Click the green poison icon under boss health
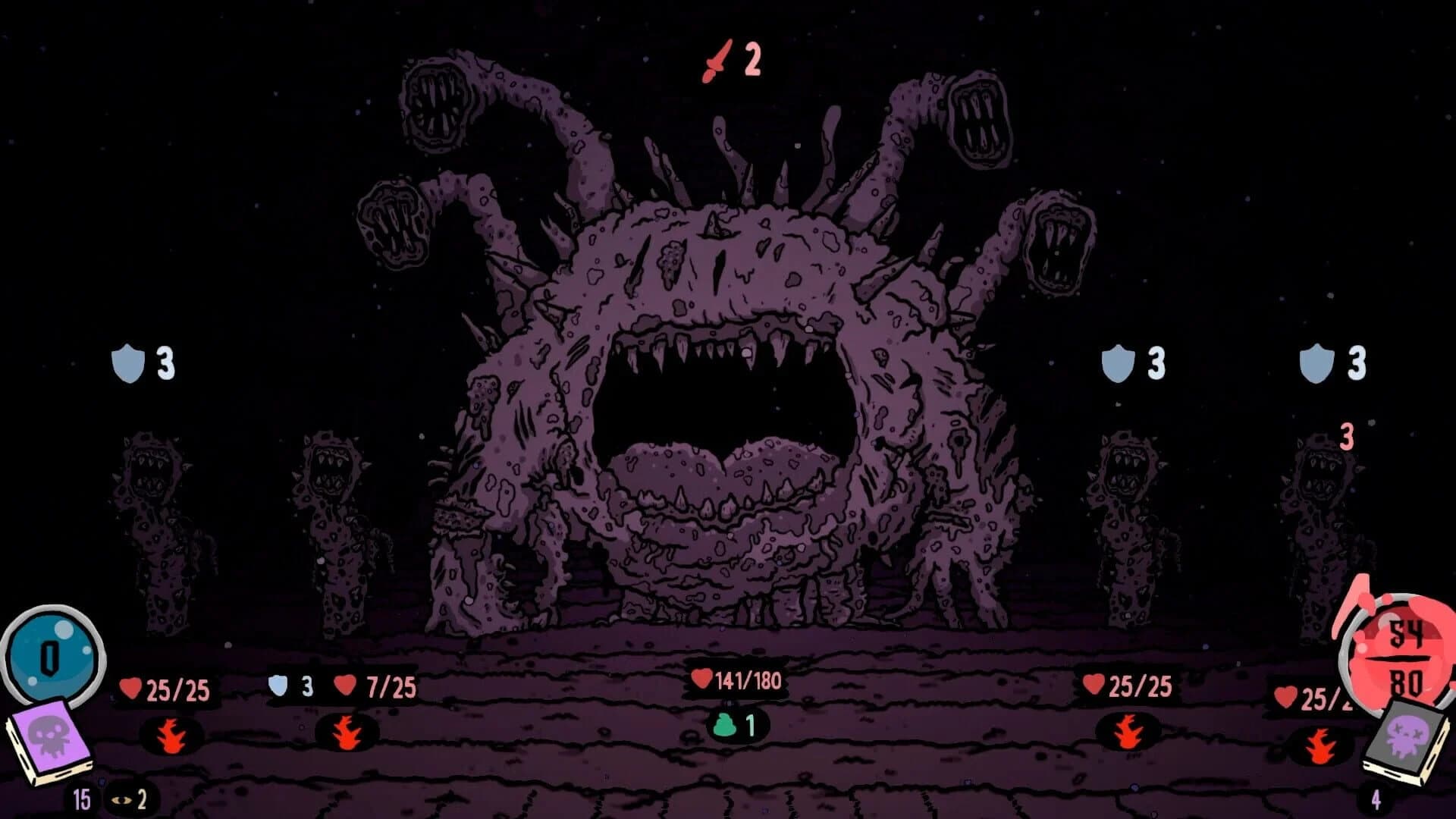1456x819 pixels. (x=724, y=725)
